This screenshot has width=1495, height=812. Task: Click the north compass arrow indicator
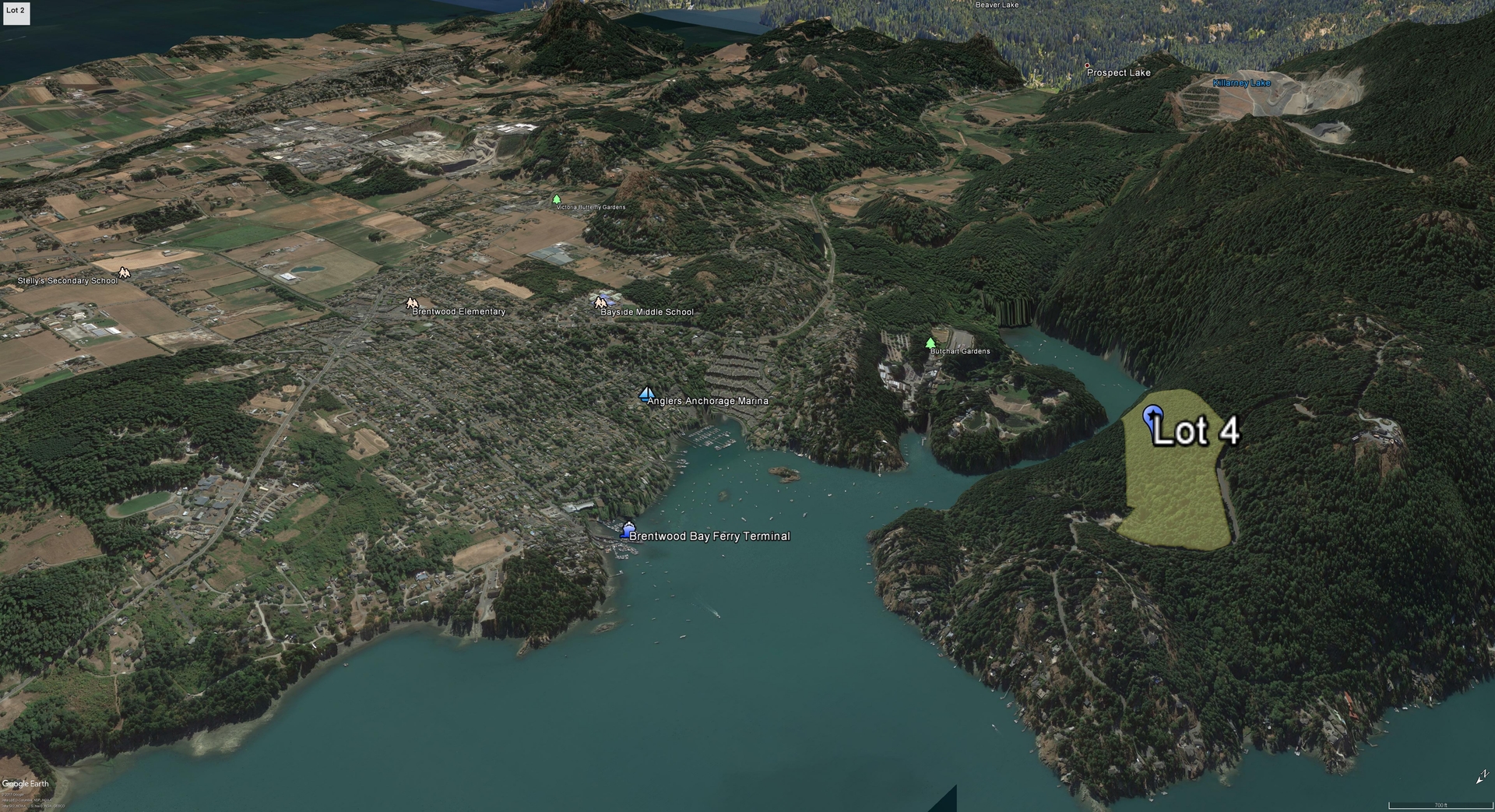pos(1482,778)
